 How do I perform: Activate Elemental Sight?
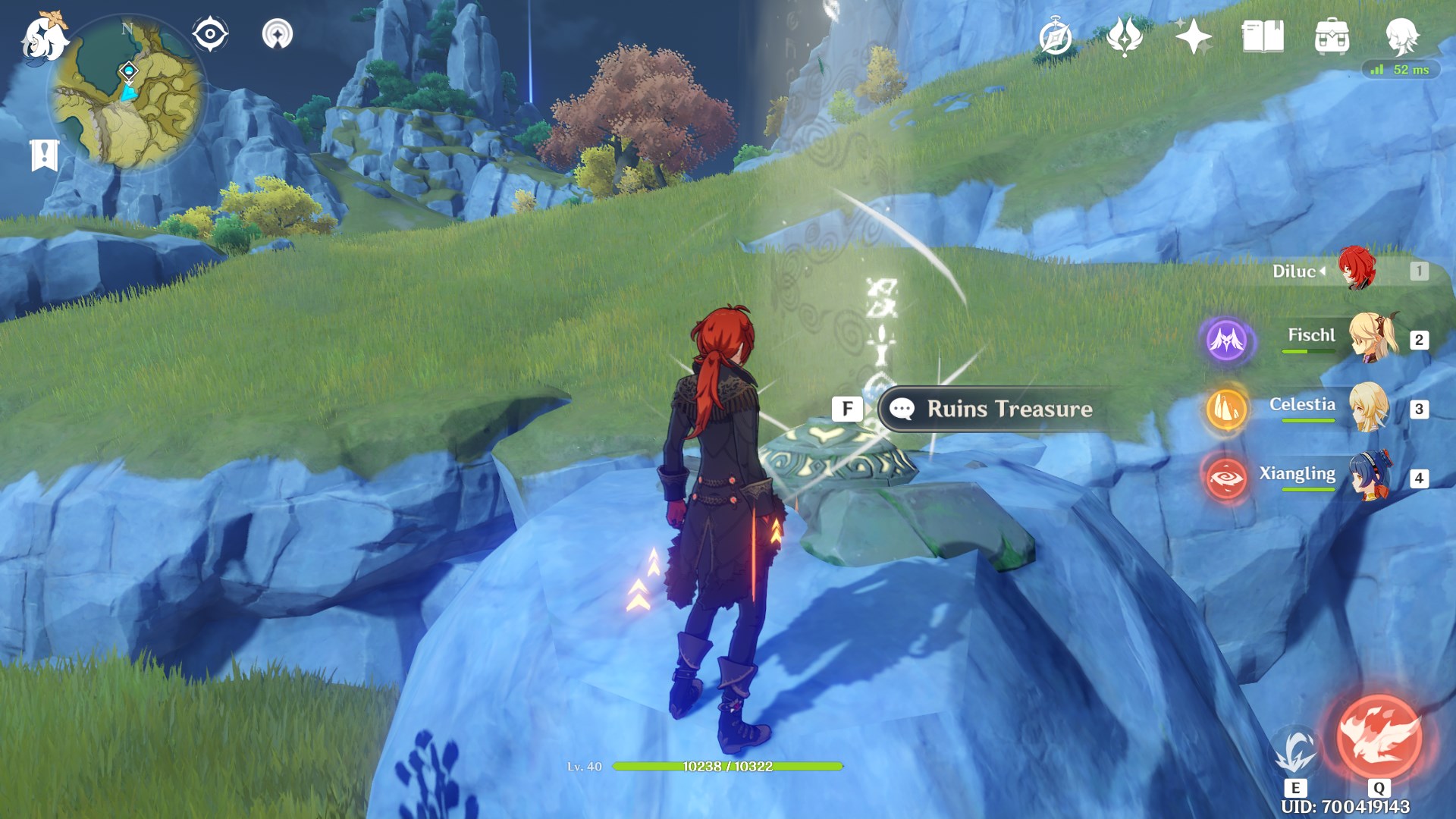[210, 33]
